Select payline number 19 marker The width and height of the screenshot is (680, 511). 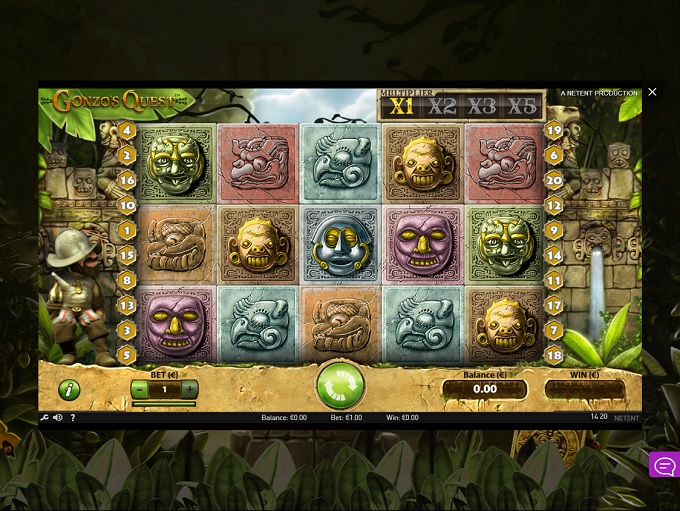point(554,130)
